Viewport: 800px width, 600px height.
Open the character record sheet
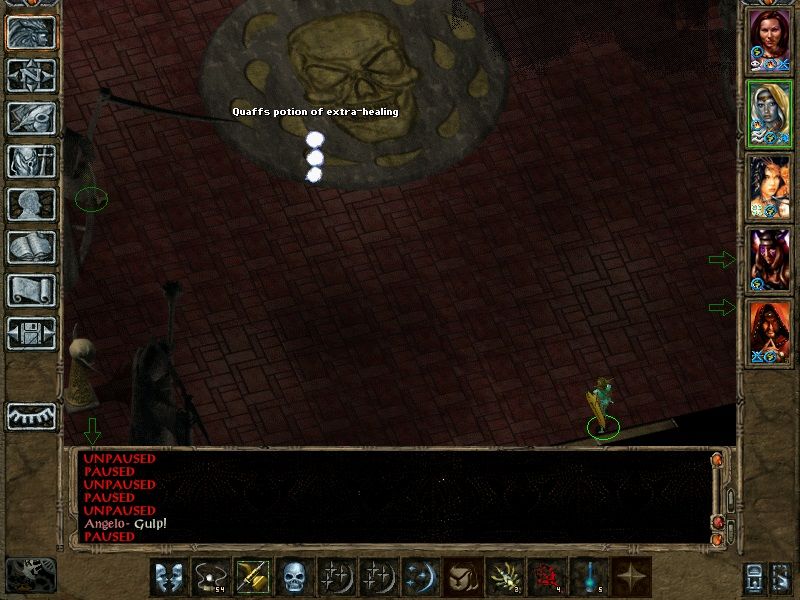pos(32,204)
